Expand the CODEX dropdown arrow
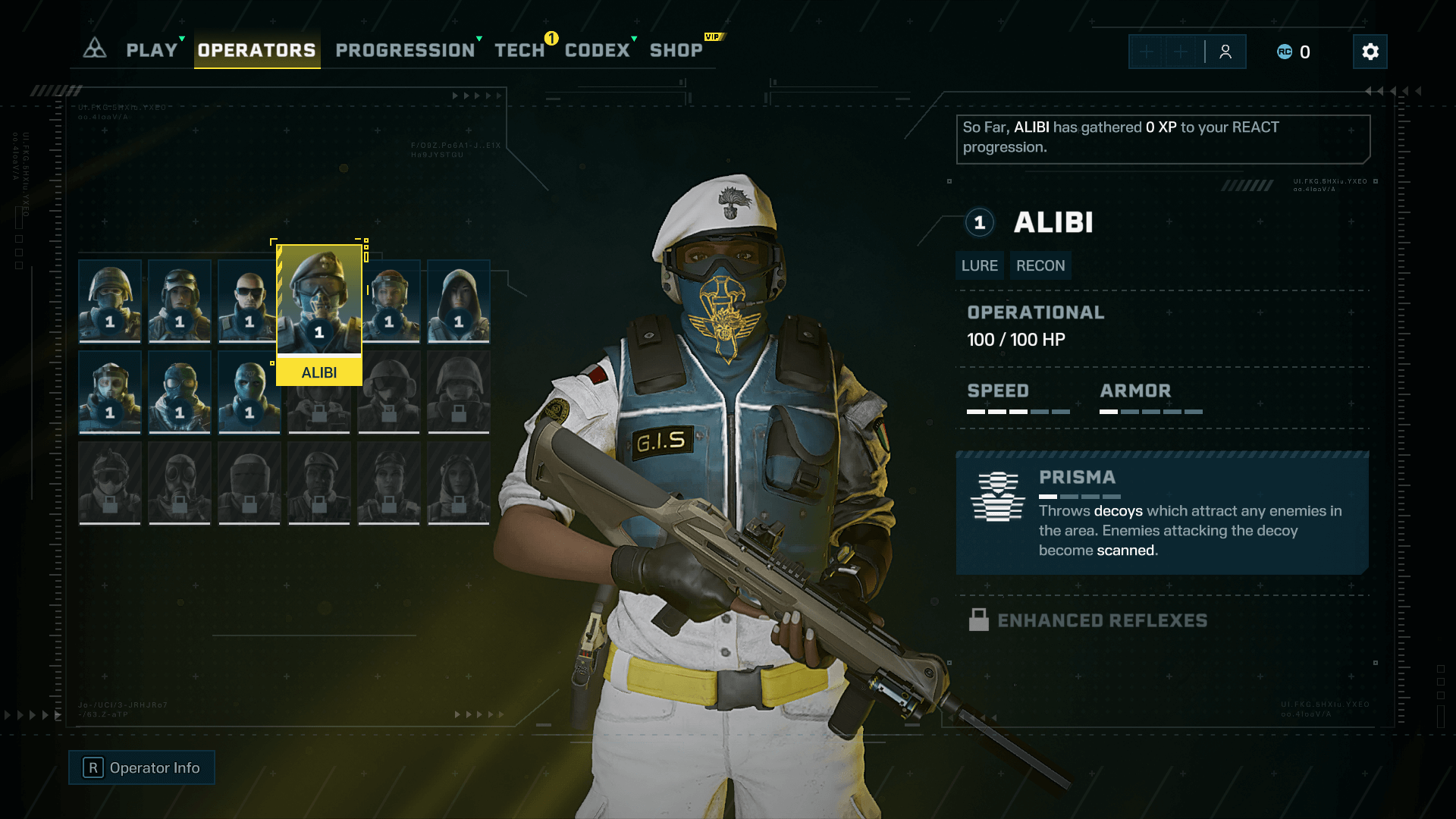 click(x=632, y=38)
